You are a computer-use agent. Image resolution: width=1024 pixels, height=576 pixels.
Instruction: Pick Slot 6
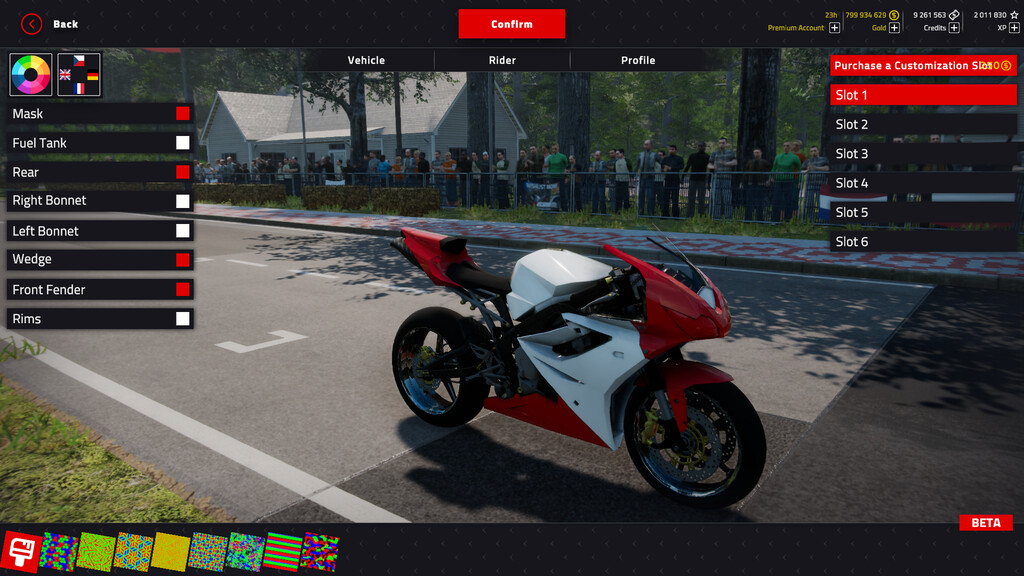coord(923,242)
